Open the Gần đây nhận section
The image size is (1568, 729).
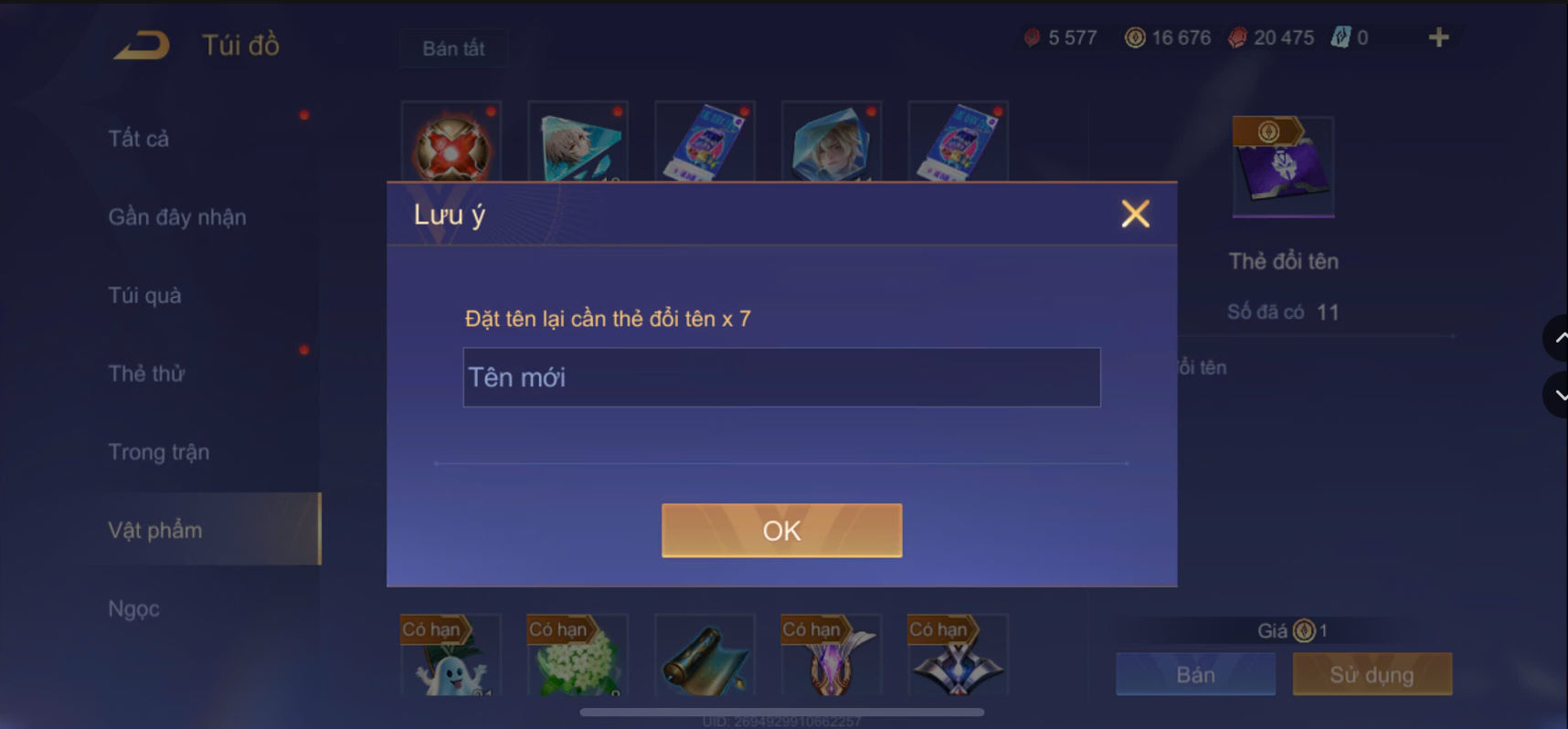point(177,217)
